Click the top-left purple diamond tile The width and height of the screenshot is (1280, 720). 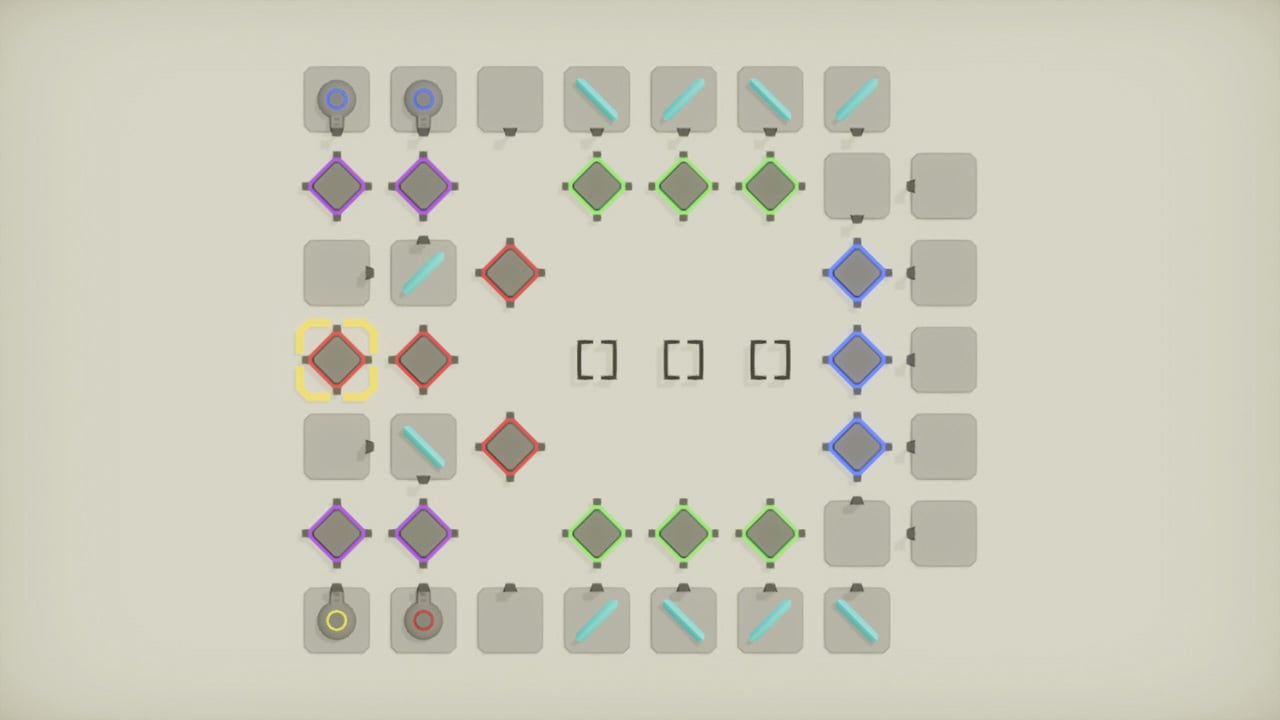click(337, 186)
